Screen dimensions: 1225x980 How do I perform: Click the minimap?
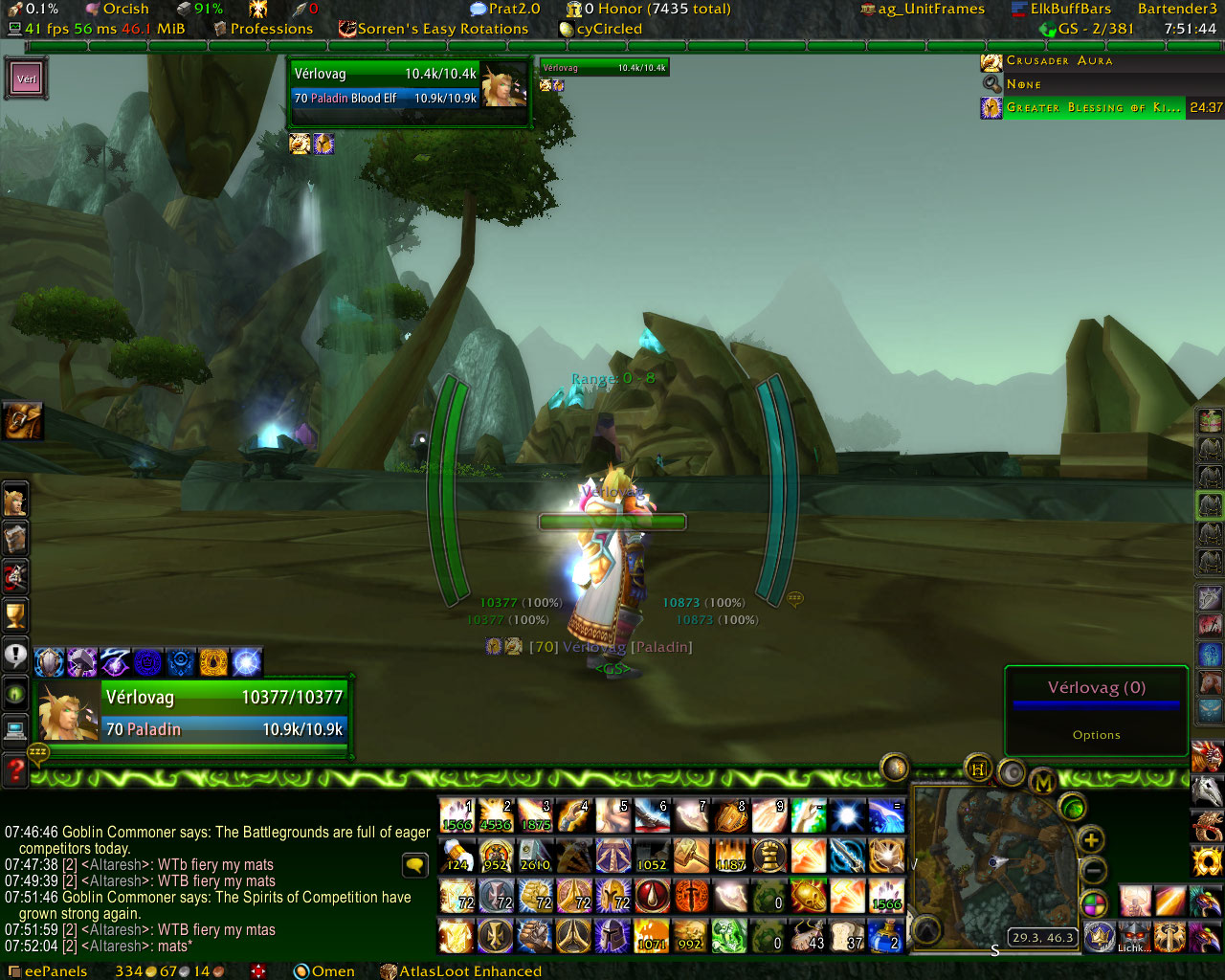[986, 866]
